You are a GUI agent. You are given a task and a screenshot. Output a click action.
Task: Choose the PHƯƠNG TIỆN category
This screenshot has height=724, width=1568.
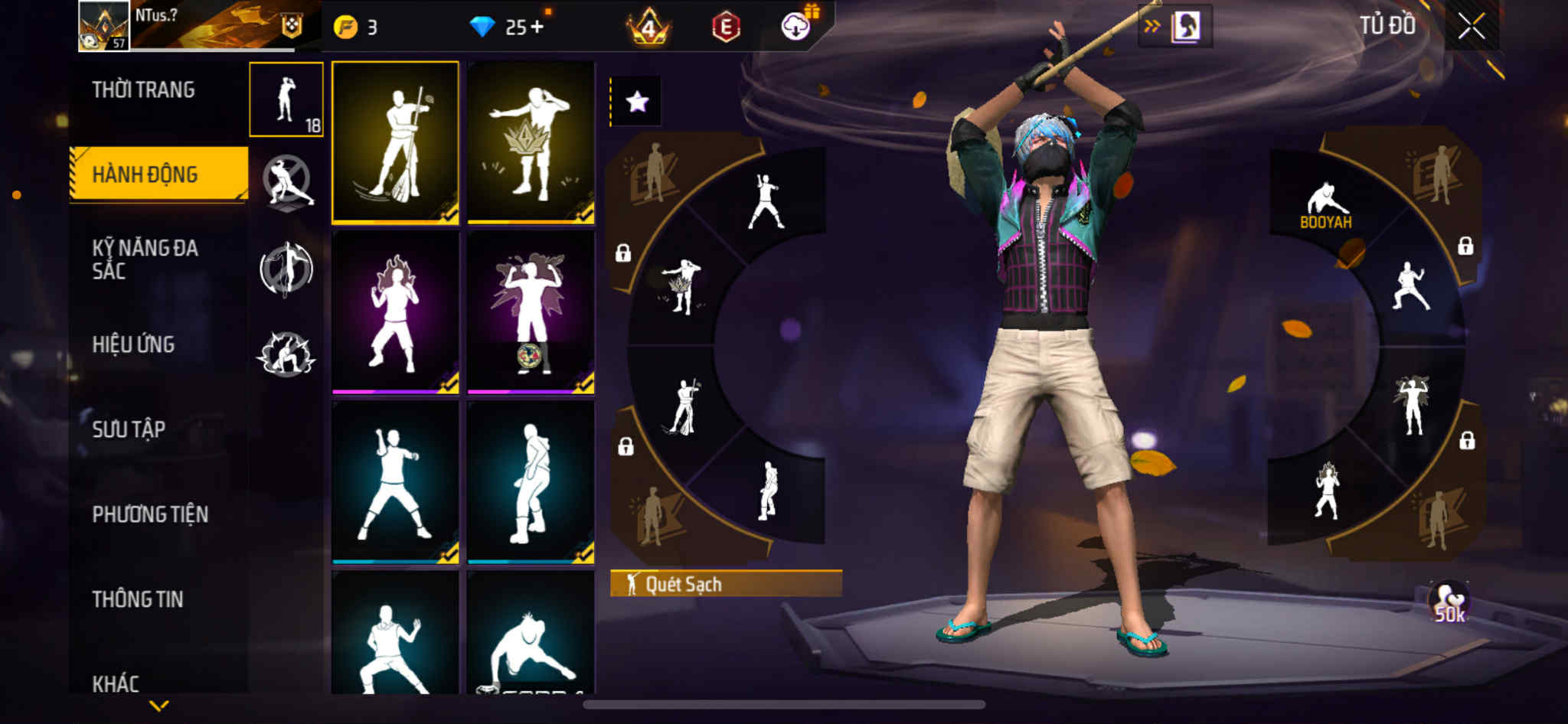coord(150,514)
